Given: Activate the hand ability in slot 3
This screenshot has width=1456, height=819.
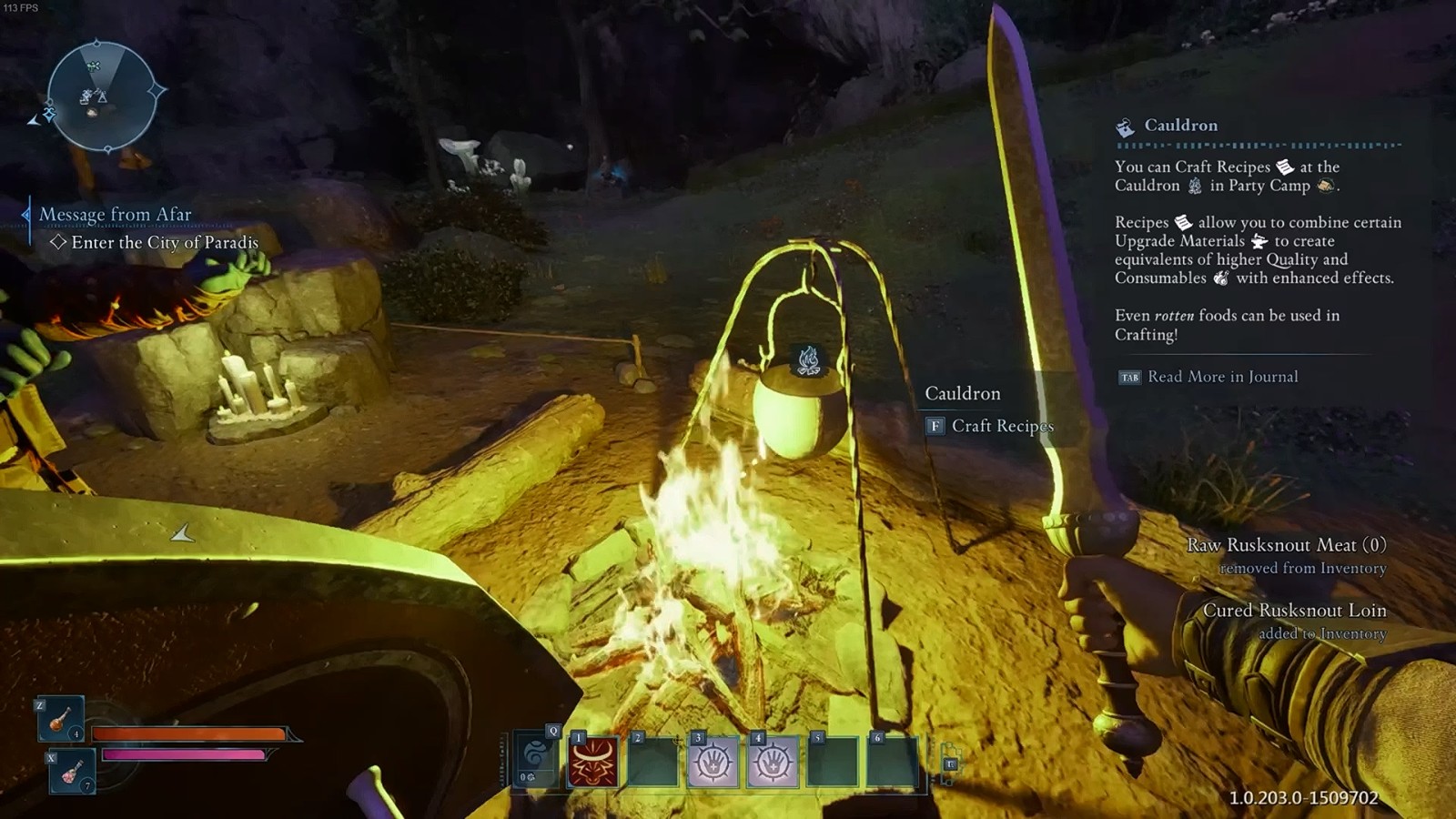Looking at the screenshot, I should tap(713, 762).
